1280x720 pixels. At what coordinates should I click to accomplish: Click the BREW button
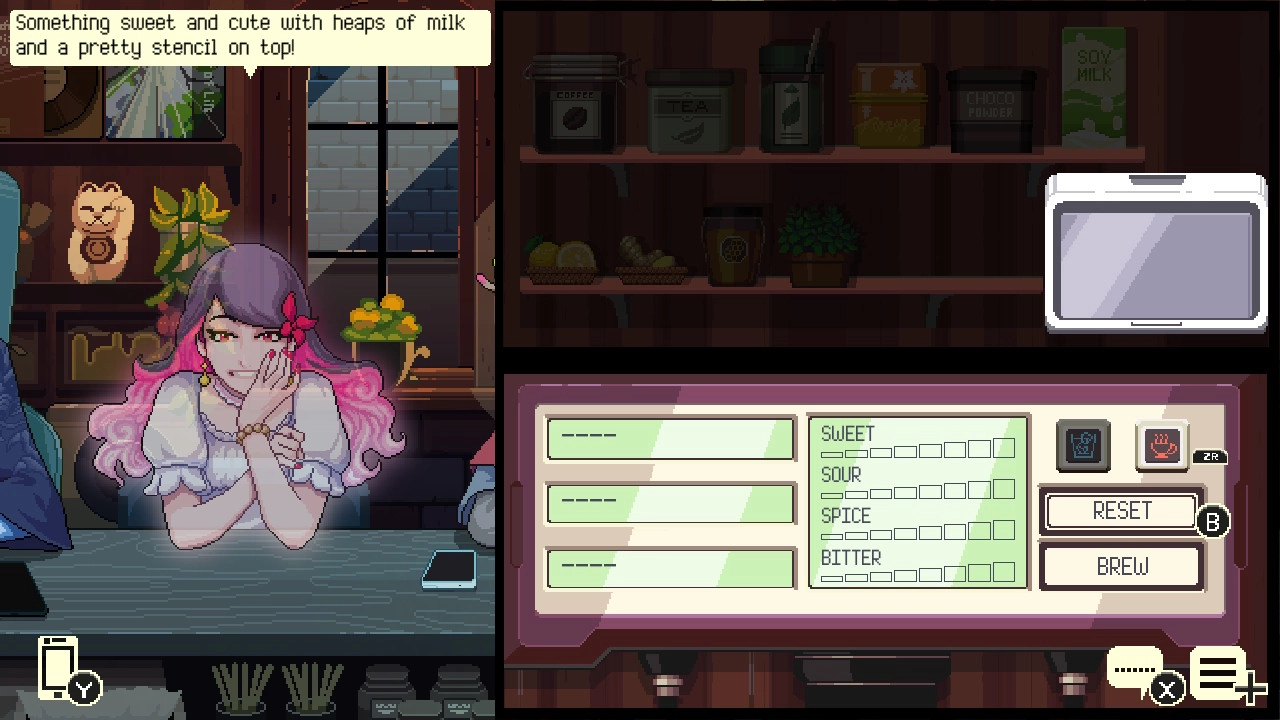coord(1121,567)
